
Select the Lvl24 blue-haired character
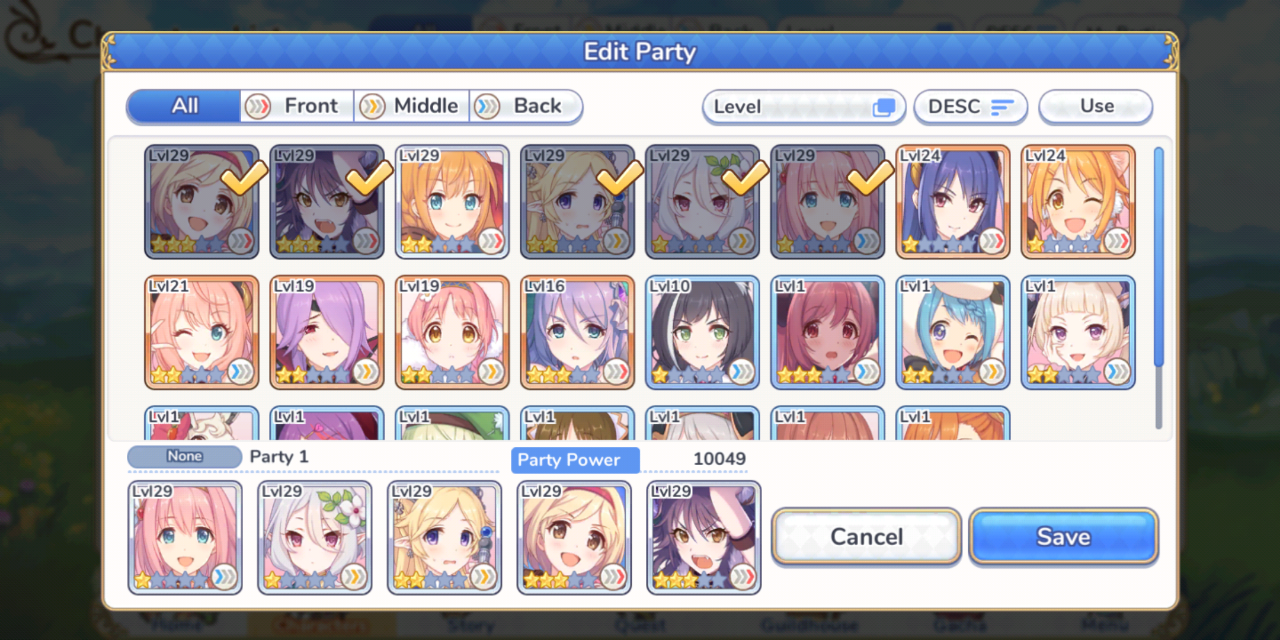pyautogui.click(x=953, y=202)
